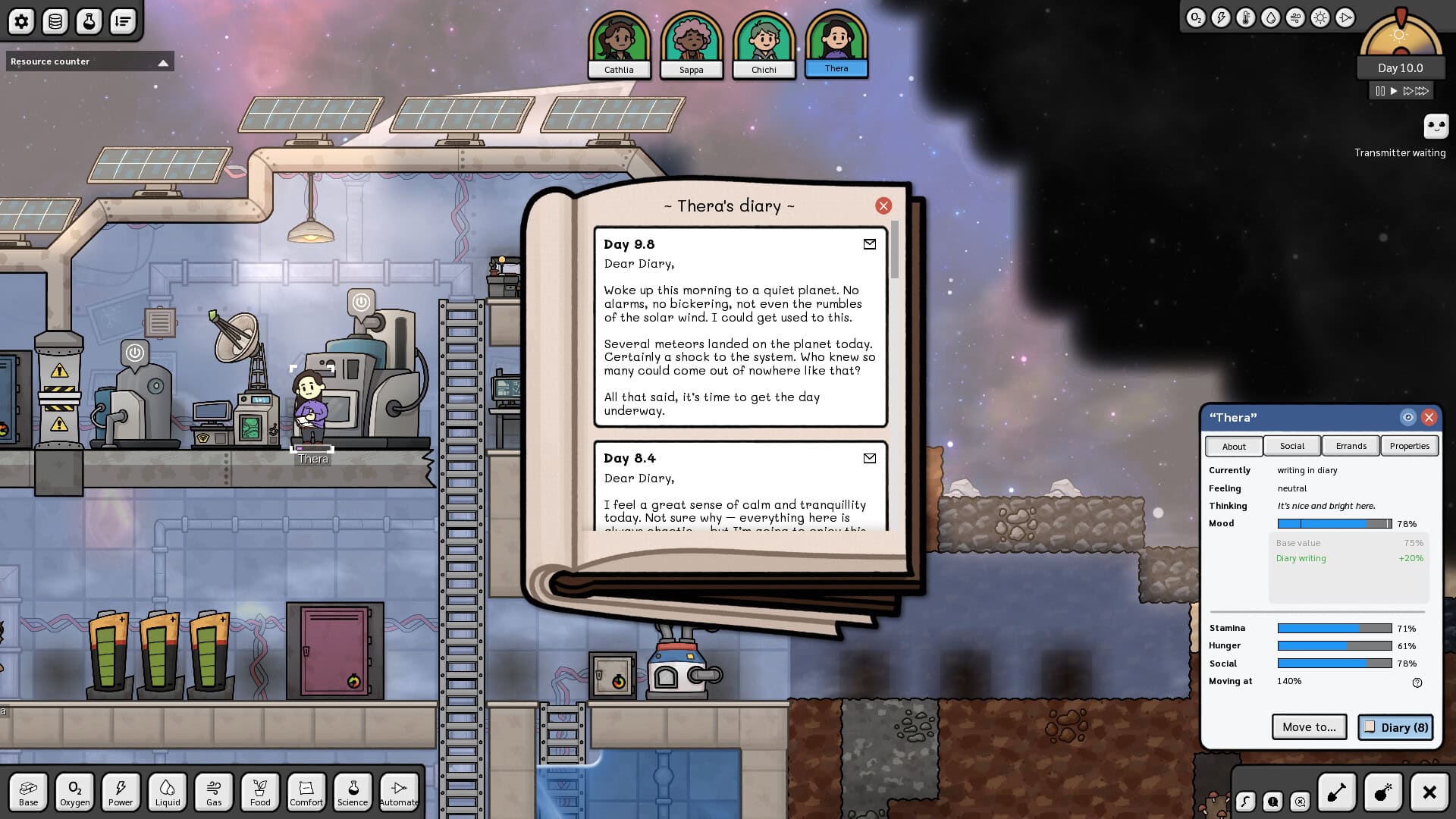Open the resource database panel
The height and width of the screenshot is (819, 1456).
coord(54,21)
